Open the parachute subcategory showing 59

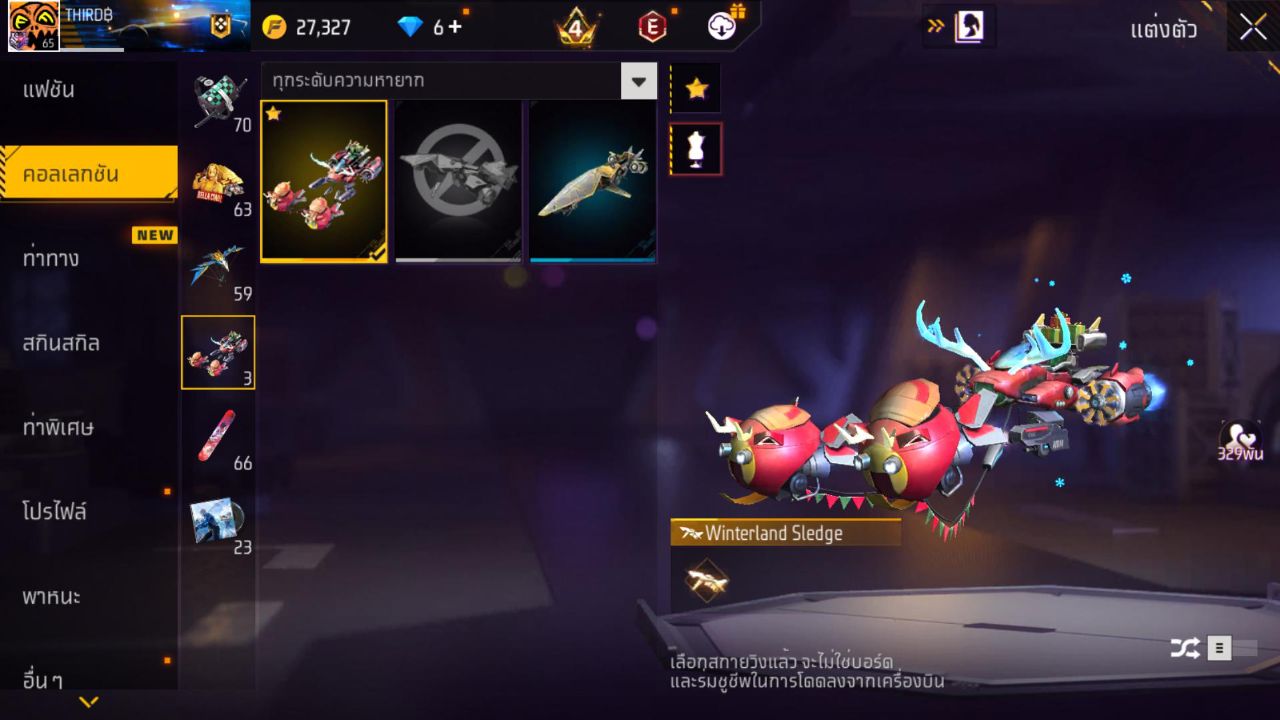(219, 269)
